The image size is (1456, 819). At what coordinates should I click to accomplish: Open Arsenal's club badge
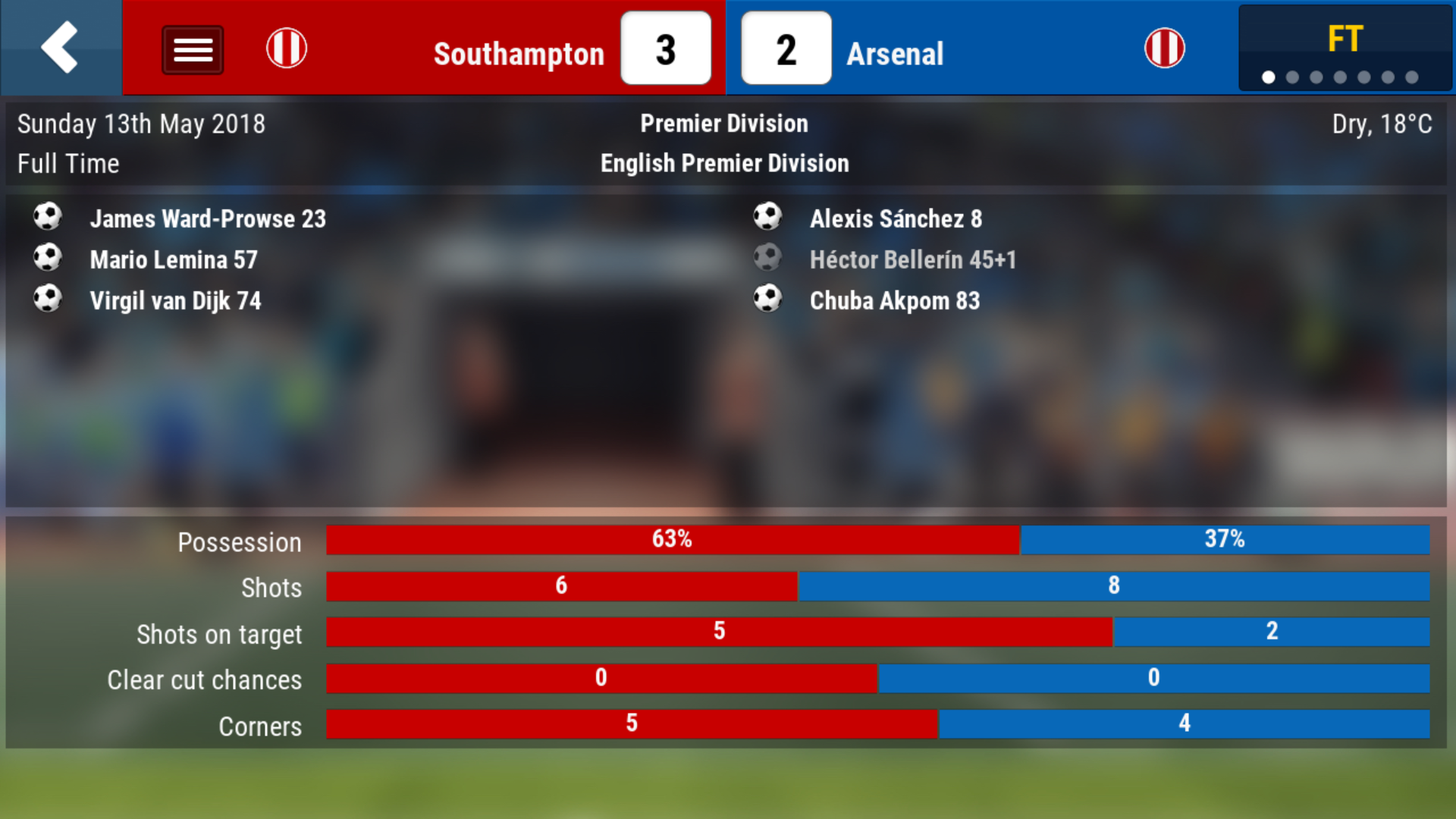click(1164, 49)
